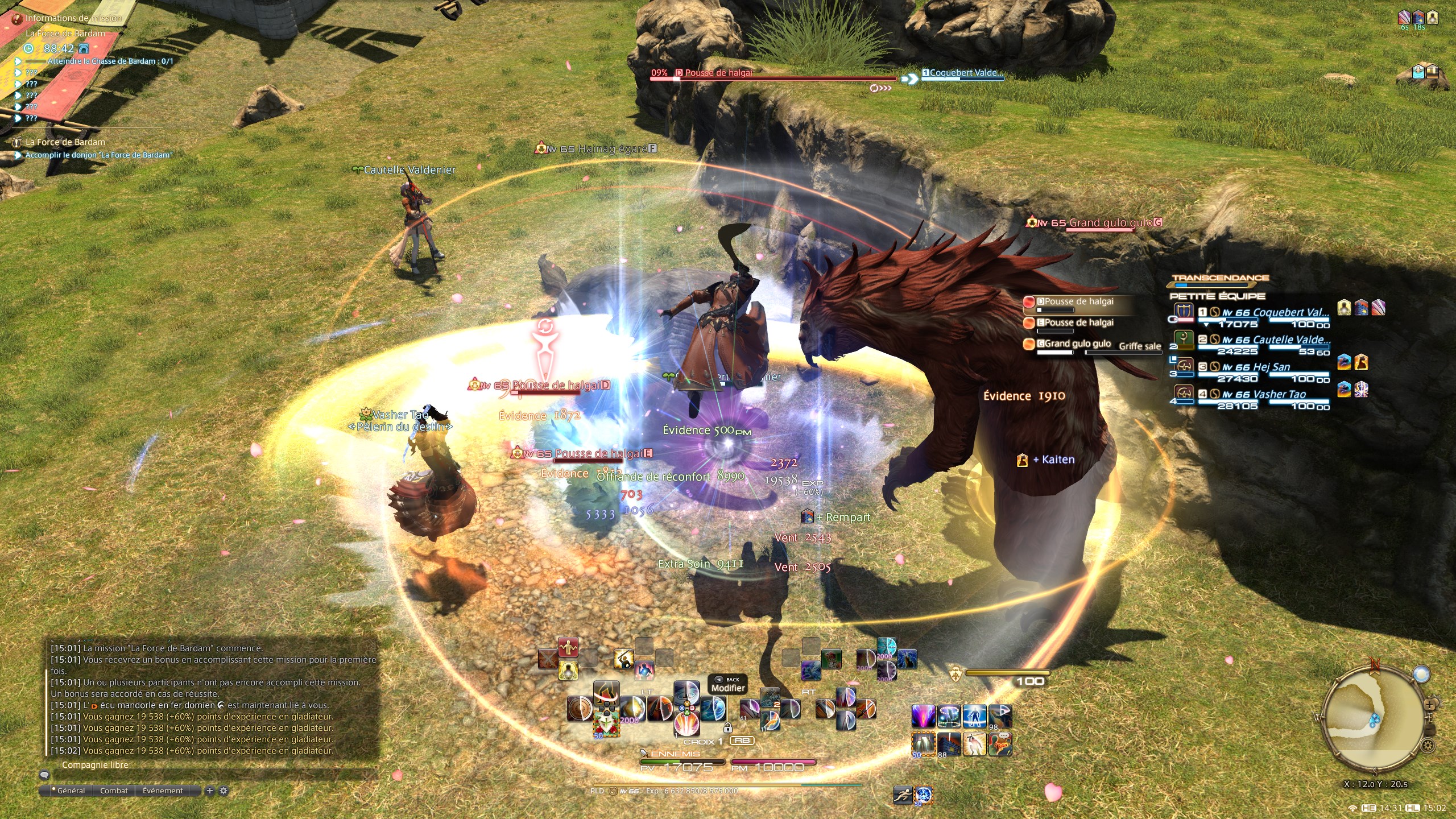
Task: Open chat log settings gear
Action: tap(224, 791)
